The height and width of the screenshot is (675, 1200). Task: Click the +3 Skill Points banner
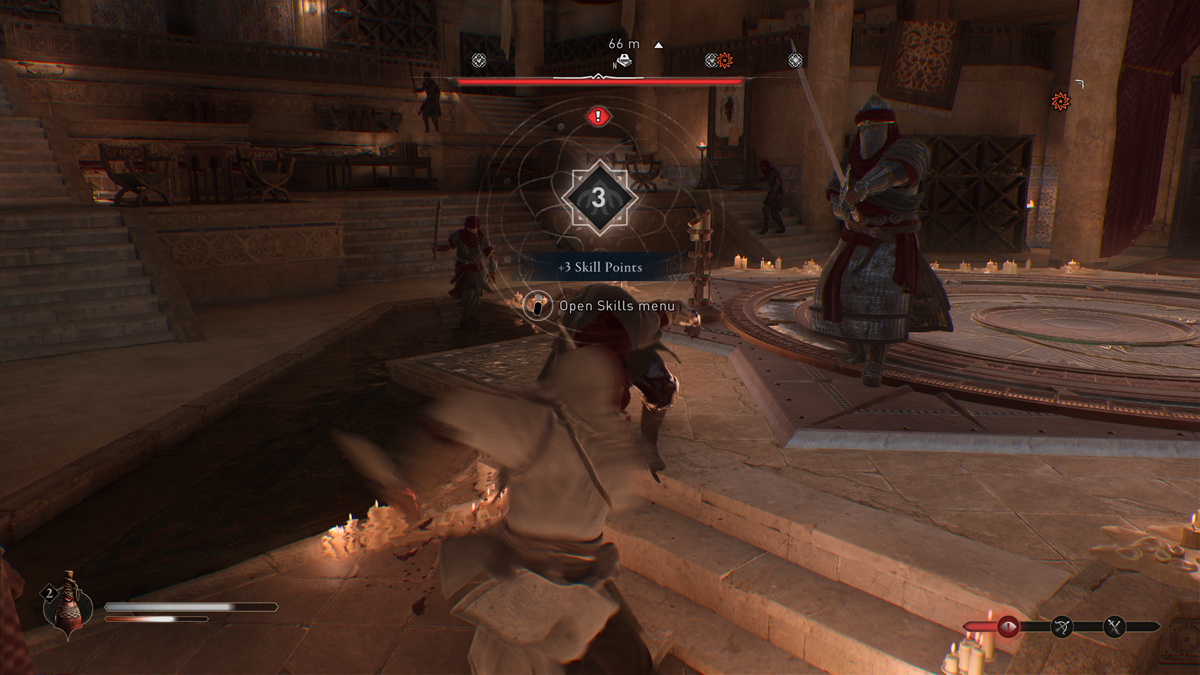(599, 268)
